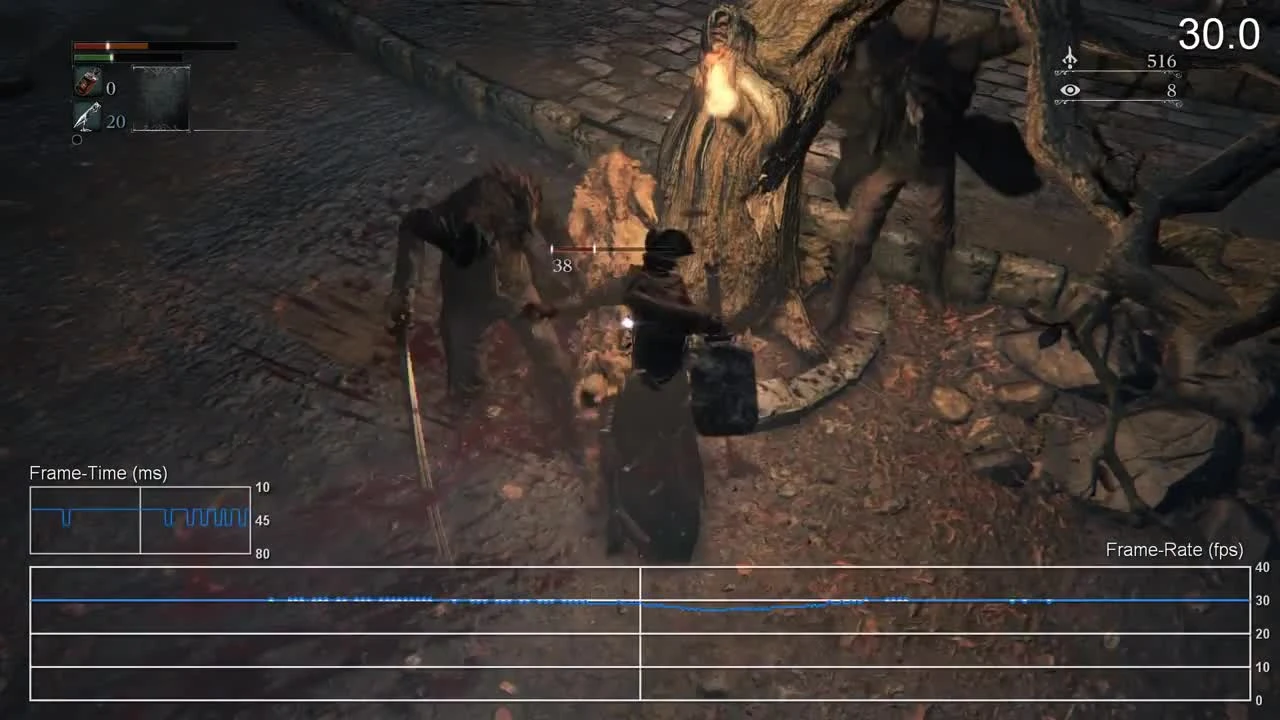Click the Blood Echoes sickle symbol
This screenshot has width=1280, height=720.
1069,58
